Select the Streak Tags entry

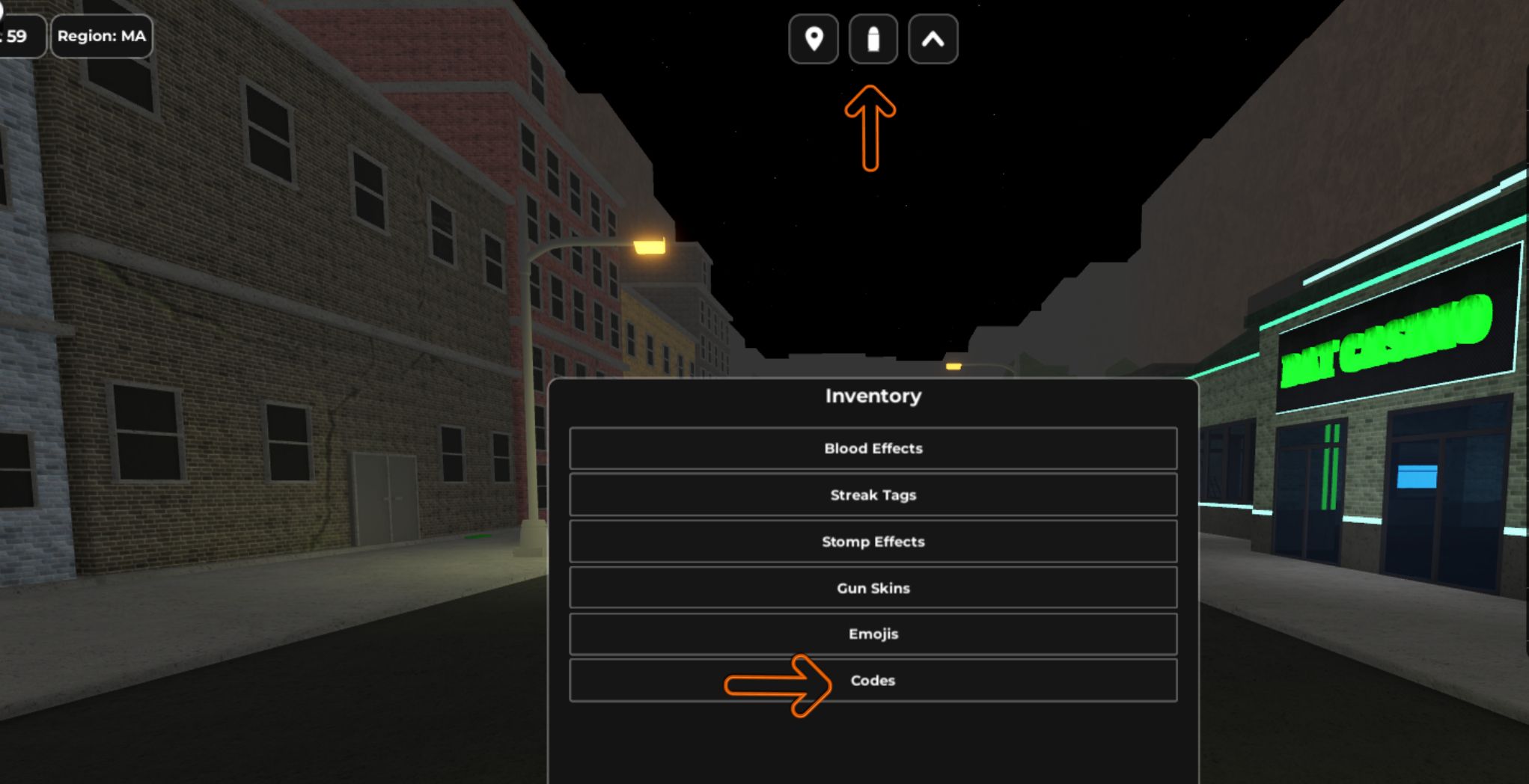(x=873, y=494)
